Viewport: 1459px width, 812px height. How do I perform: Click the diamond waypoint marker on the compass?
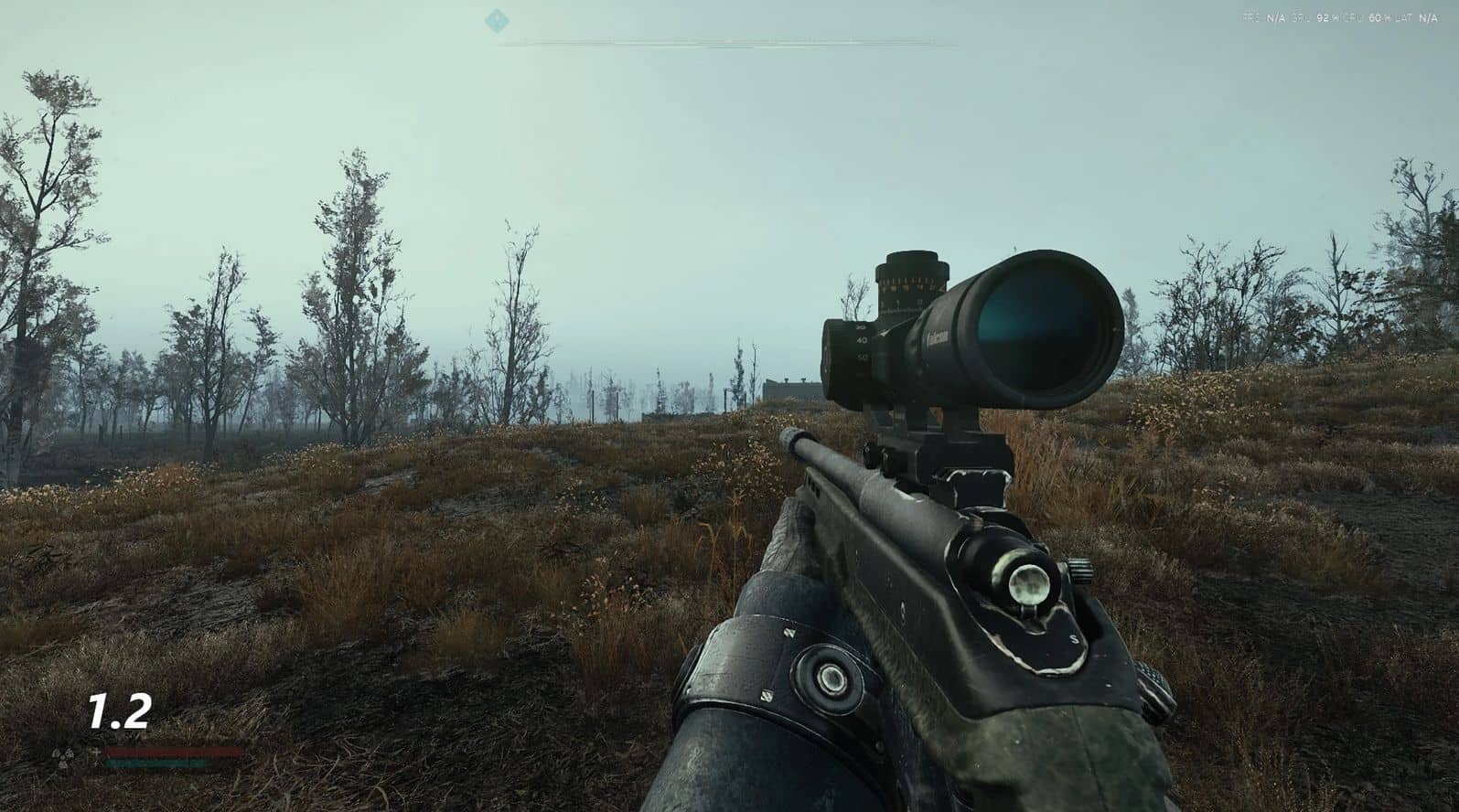pos(496,18)
